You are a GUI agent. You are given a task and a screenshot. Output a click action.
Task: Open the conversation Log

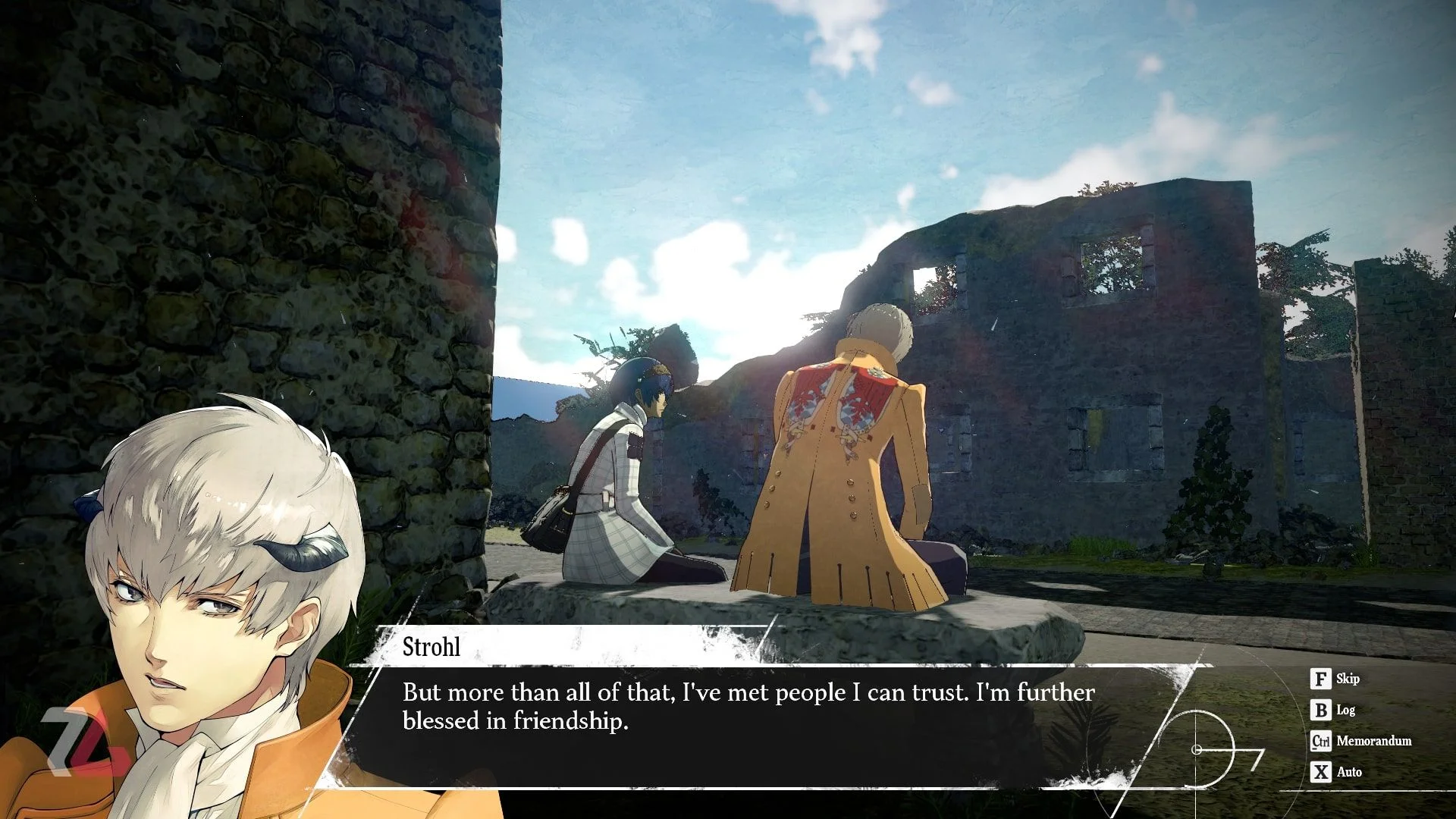pos(1333,710)
